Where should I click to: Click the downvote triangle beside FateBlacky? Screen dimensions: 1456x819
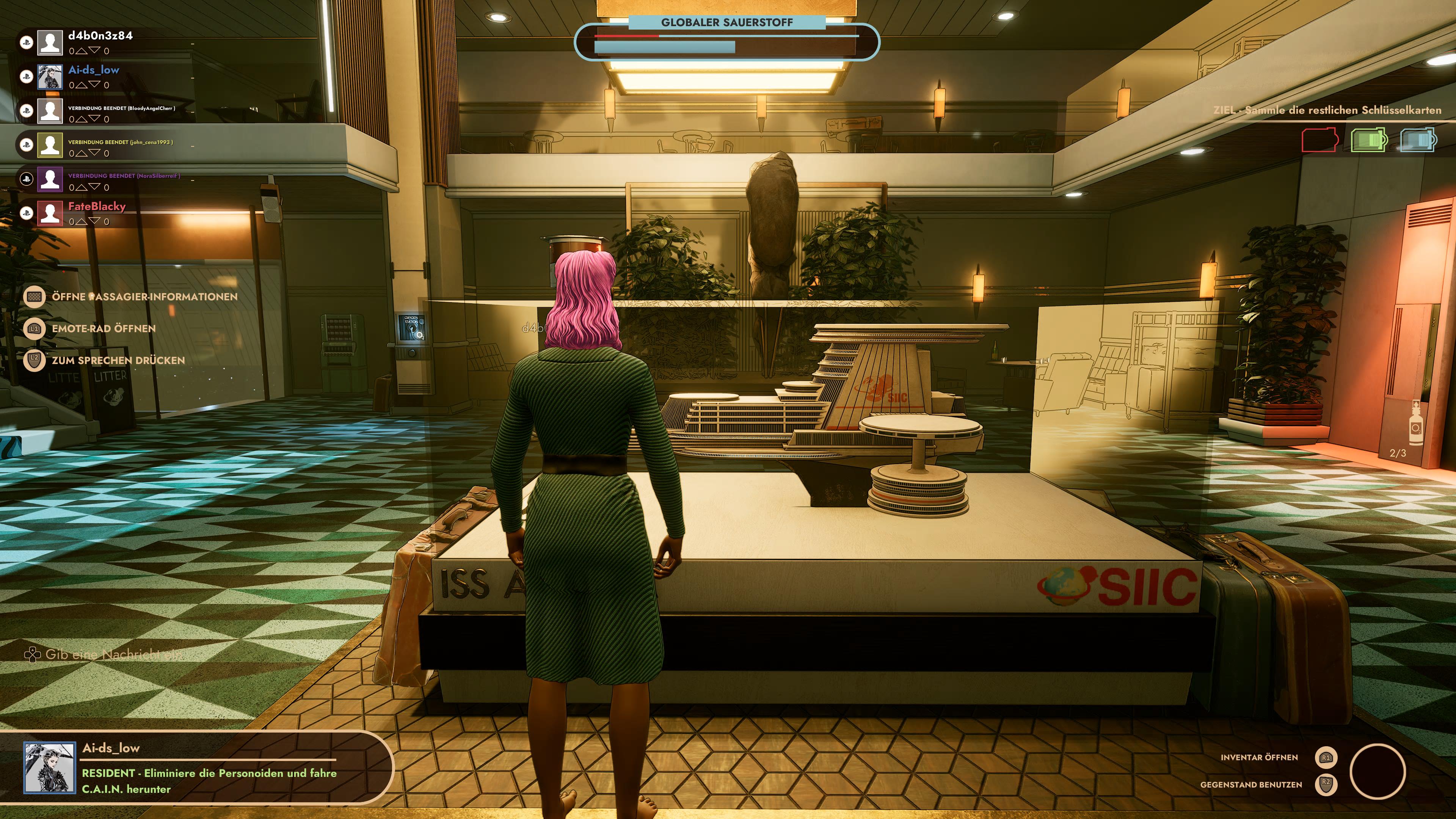pos(94,221)
